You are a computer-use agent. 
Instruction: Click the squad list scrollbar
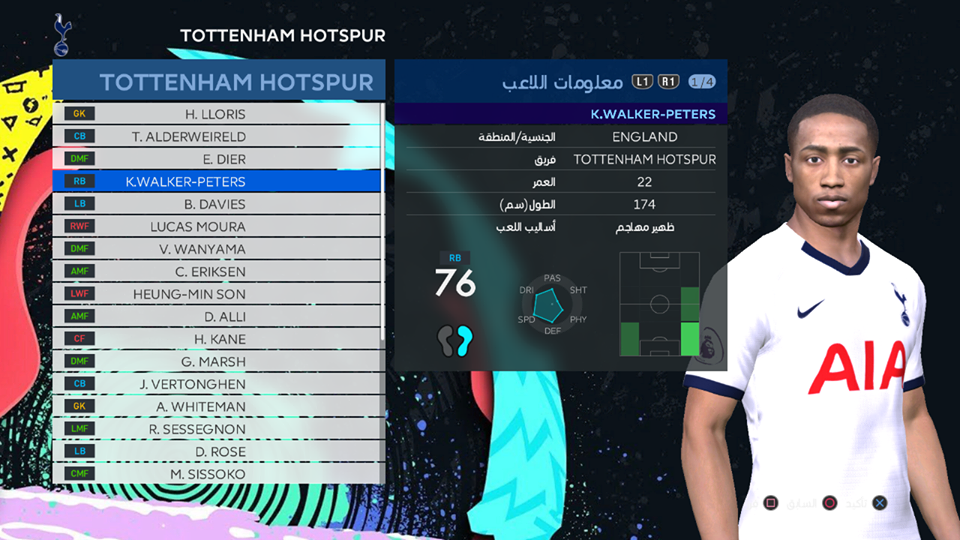tap(383, 220)
